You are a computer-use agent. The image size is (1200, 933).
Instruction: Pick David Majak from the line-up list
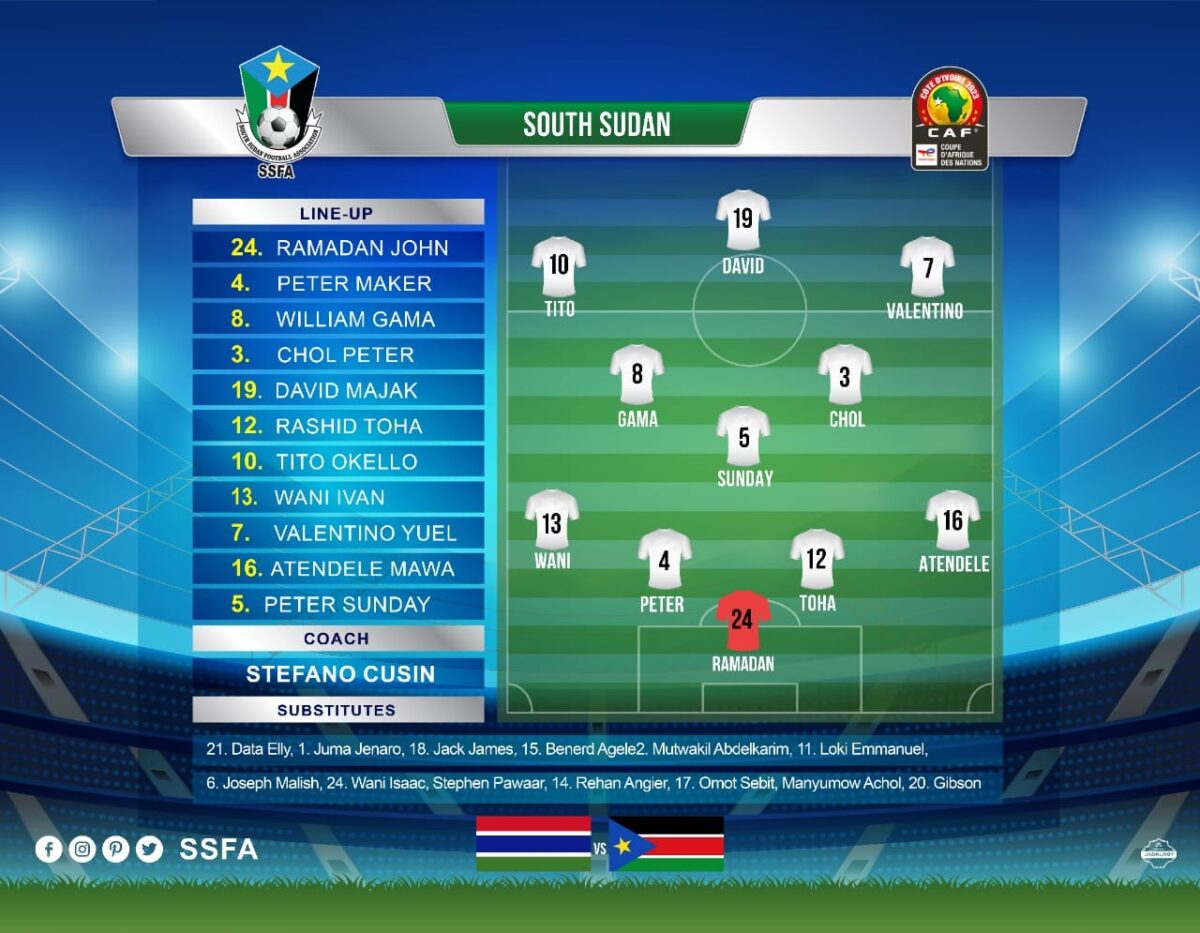(338, 391)
